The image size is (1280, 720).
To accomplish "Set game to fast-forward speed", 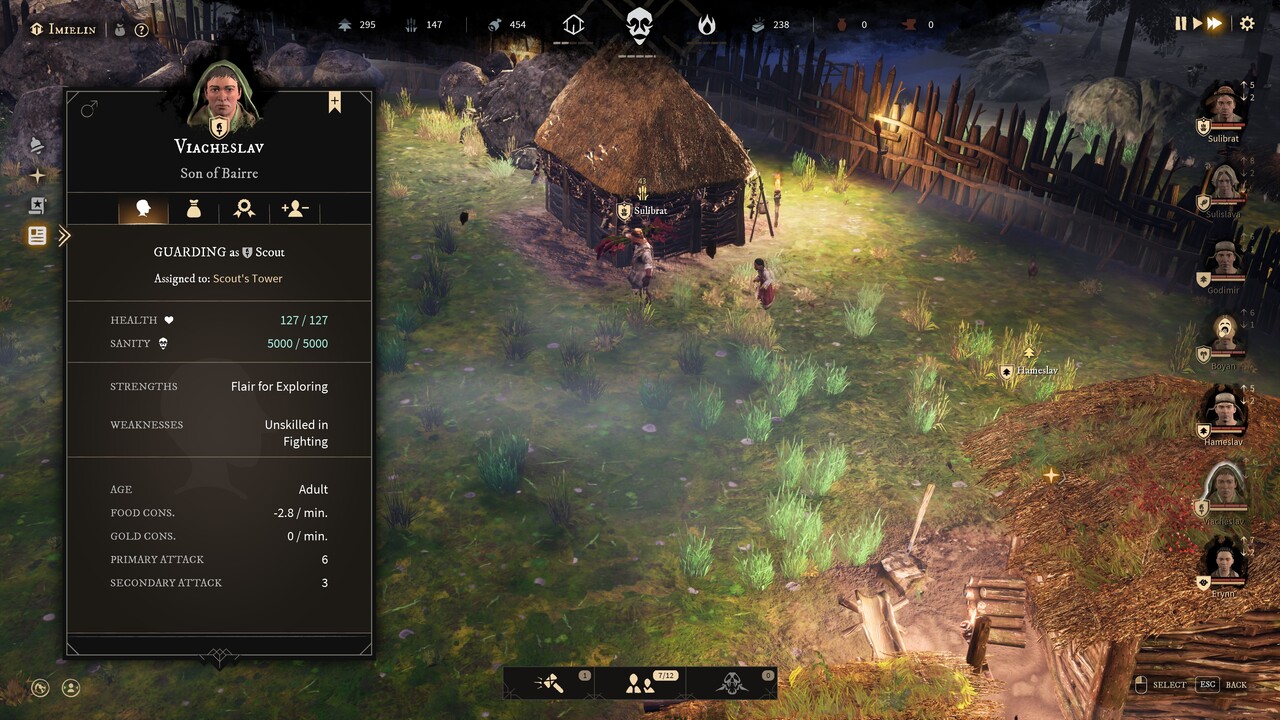I will 1215,23.
